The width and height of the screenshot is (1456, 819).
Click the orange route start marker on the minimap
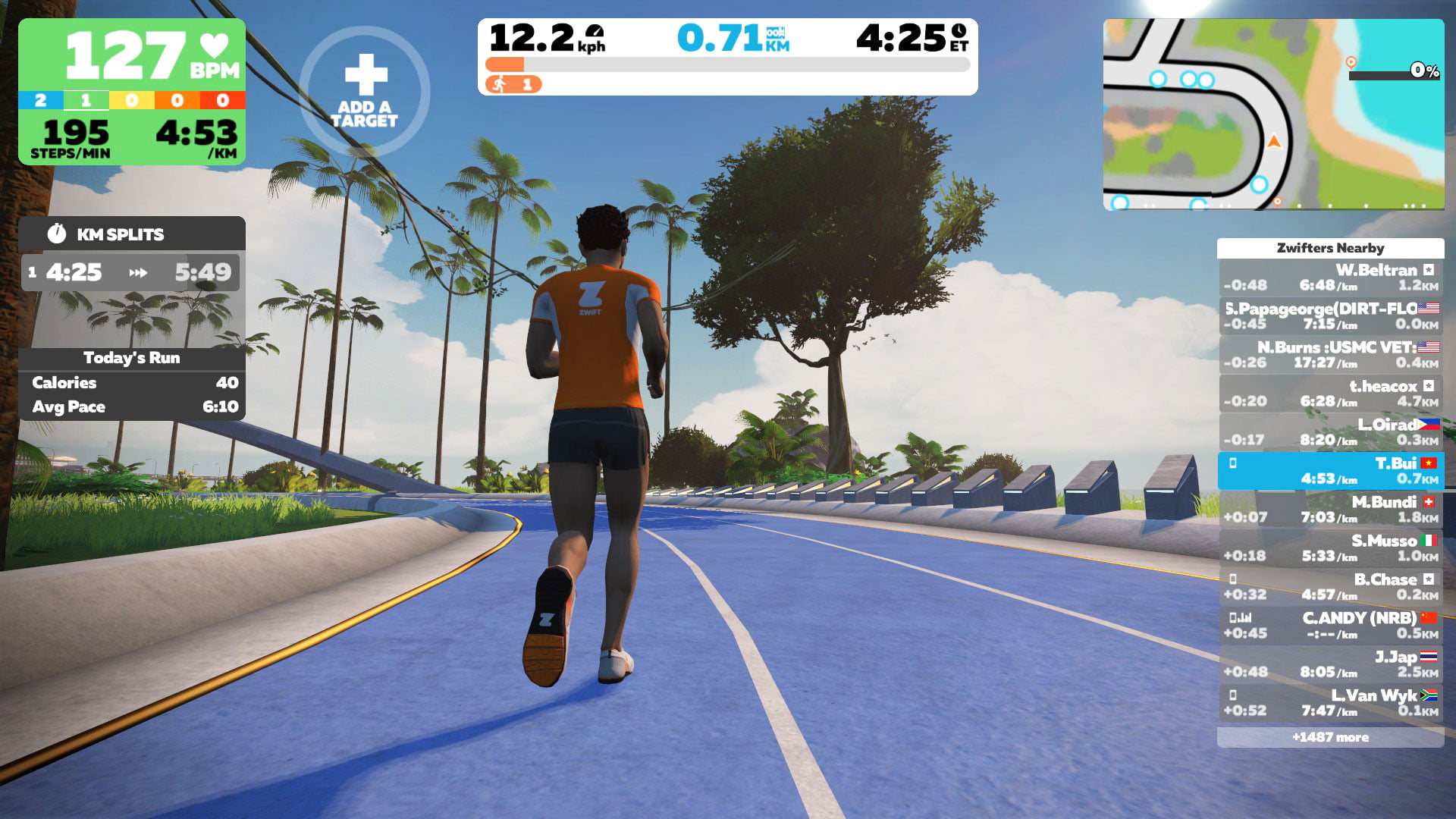(1351, 62)
